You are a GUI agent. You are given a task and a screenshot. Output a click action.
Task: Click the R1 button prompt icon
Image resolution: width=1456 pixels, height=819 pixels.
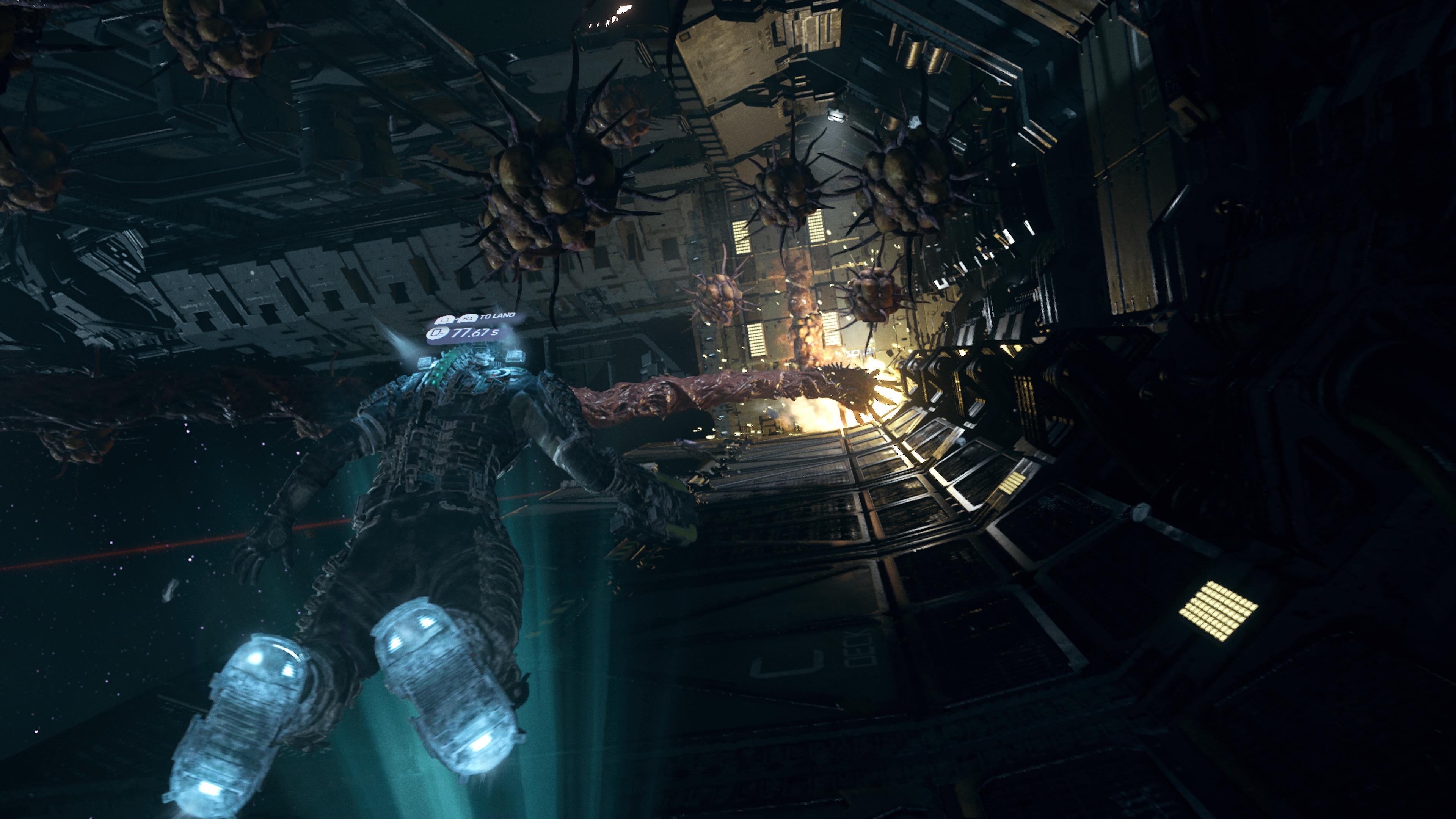(469, 319)
